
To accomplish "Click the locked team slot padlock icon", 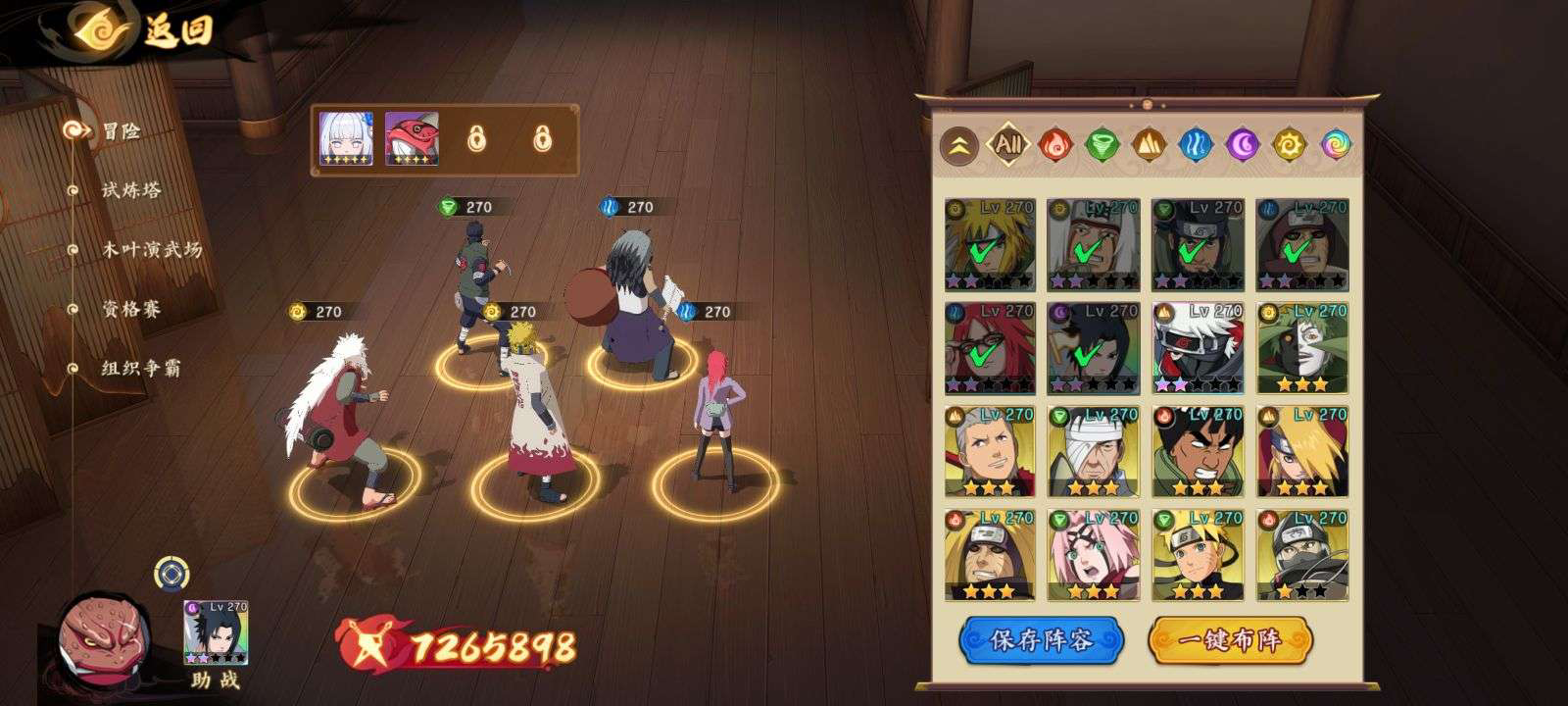I will (479, 140).
